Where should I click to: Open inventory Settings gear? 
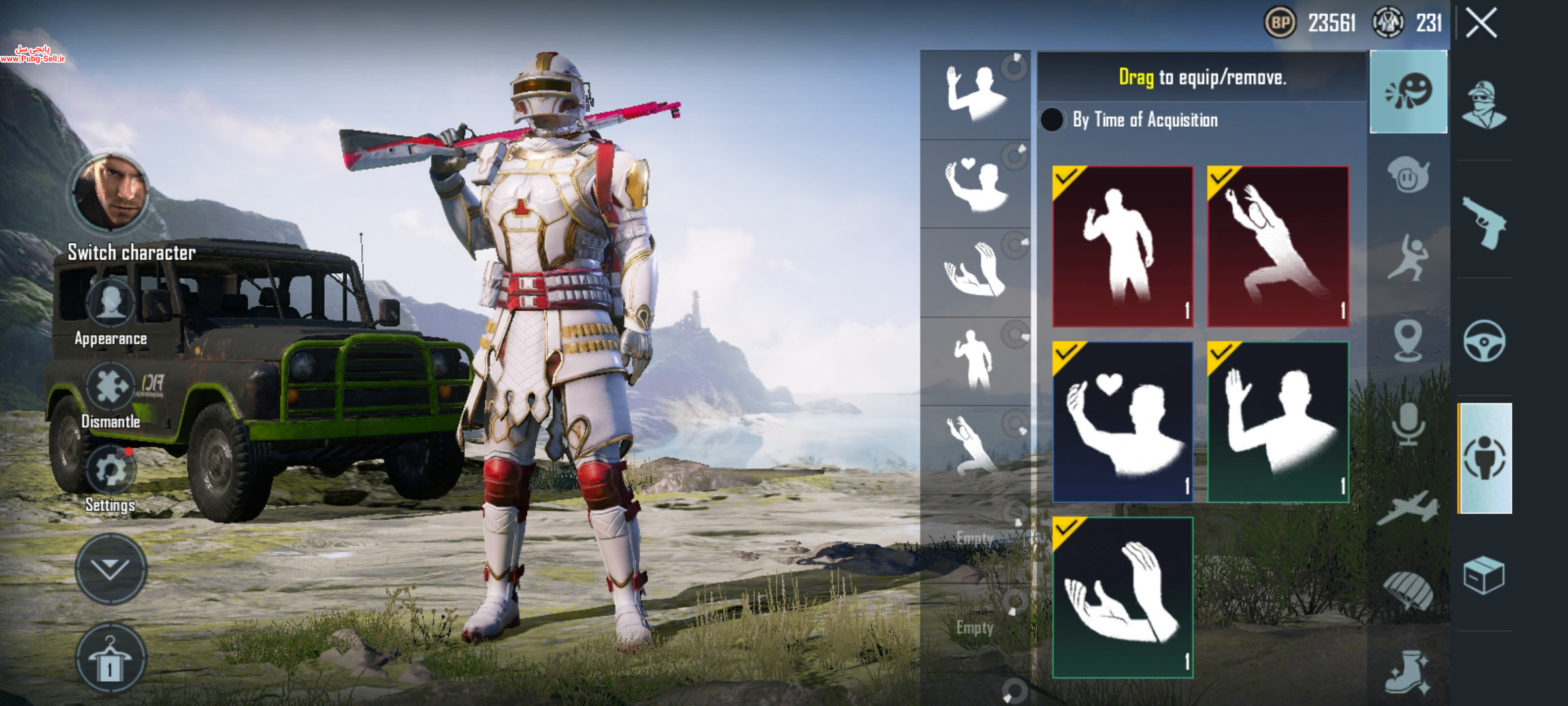110,470
